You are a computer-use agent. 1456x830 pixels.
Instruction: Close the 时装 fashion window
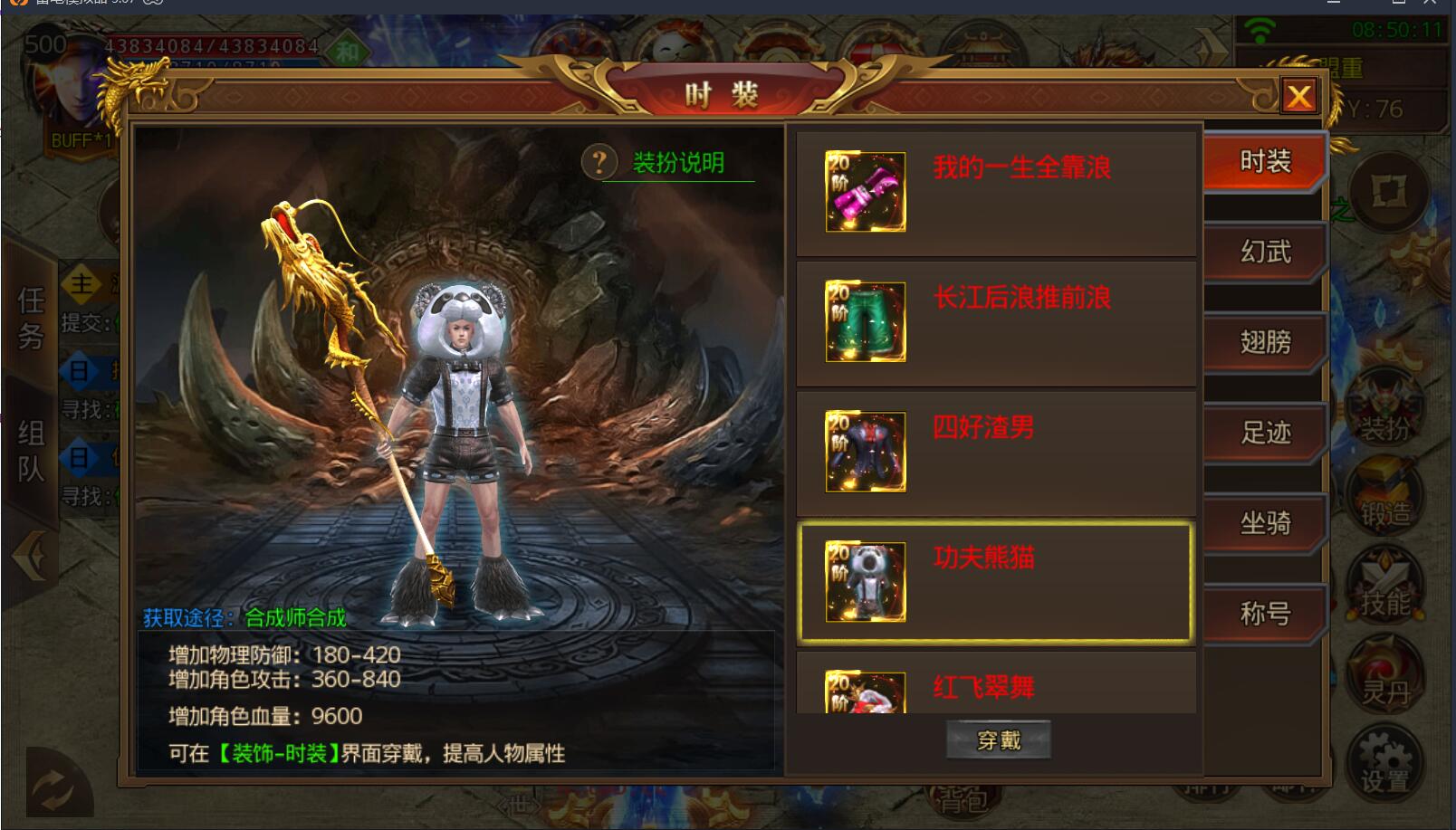[1299, 96]
